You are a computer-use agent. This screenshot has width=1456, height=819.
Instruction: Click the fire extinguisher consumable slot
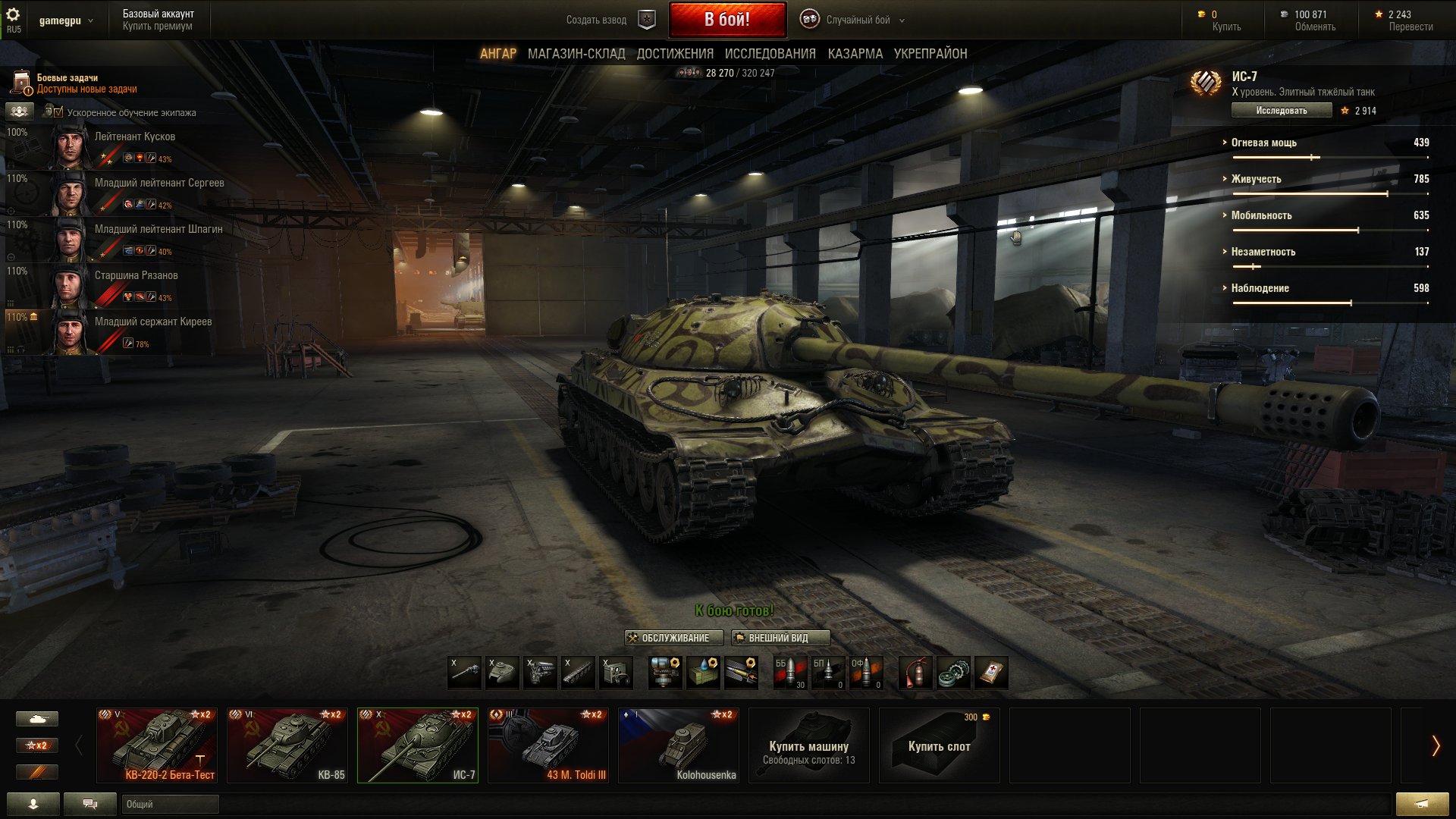[914, 673]
